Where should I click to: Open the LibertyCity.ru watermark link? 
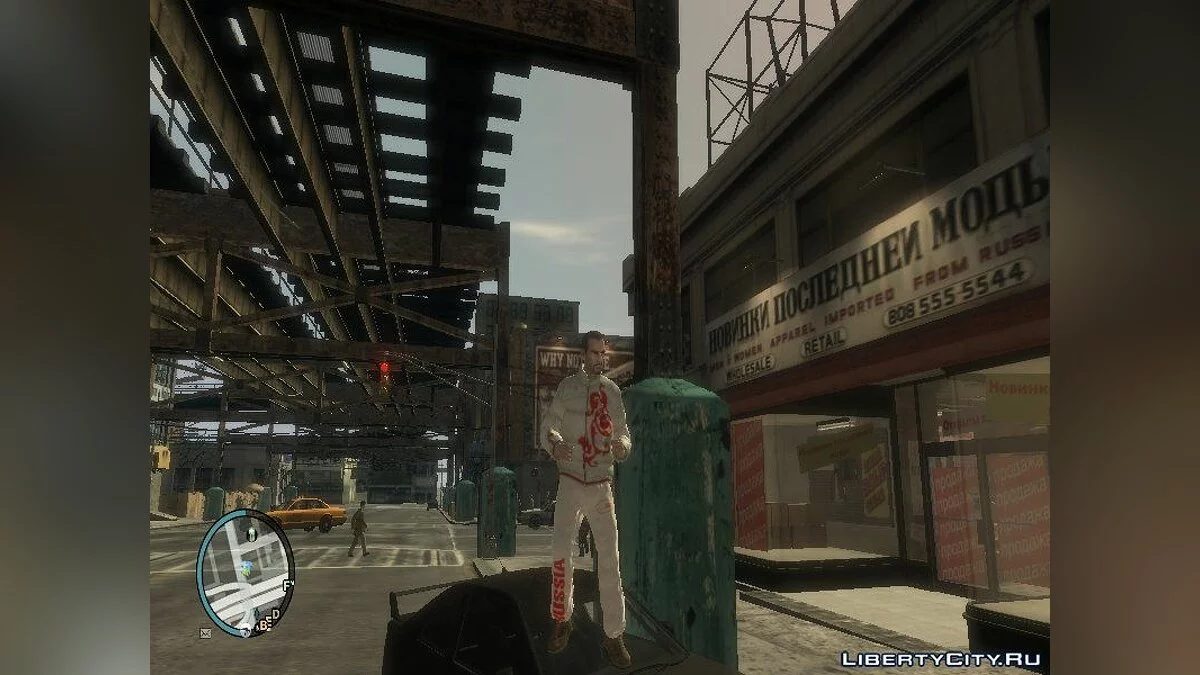click(941, 659)
